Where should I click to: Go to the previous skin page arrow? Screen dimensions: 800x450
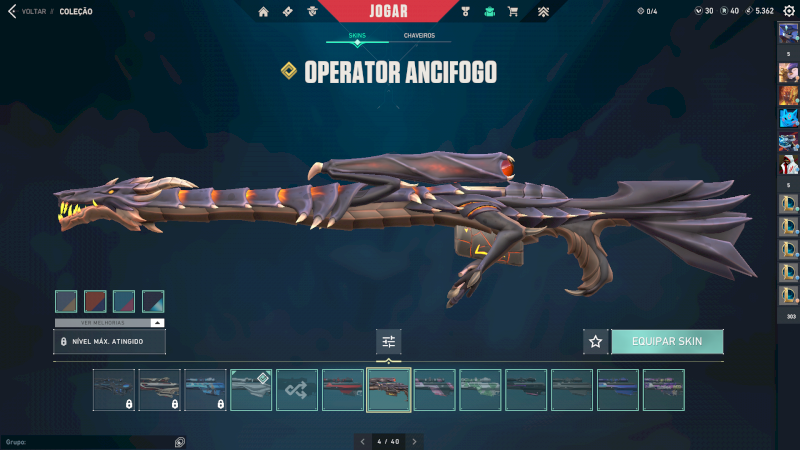362,441
